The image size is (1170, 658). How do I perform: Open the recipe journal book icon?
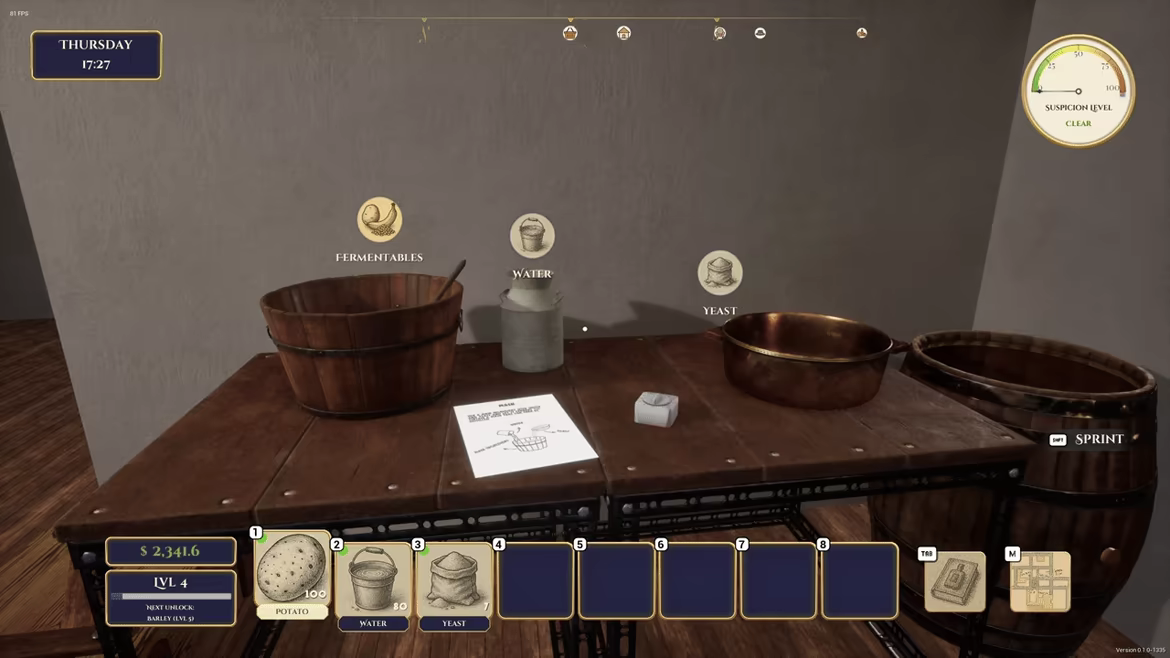(954, 582)
